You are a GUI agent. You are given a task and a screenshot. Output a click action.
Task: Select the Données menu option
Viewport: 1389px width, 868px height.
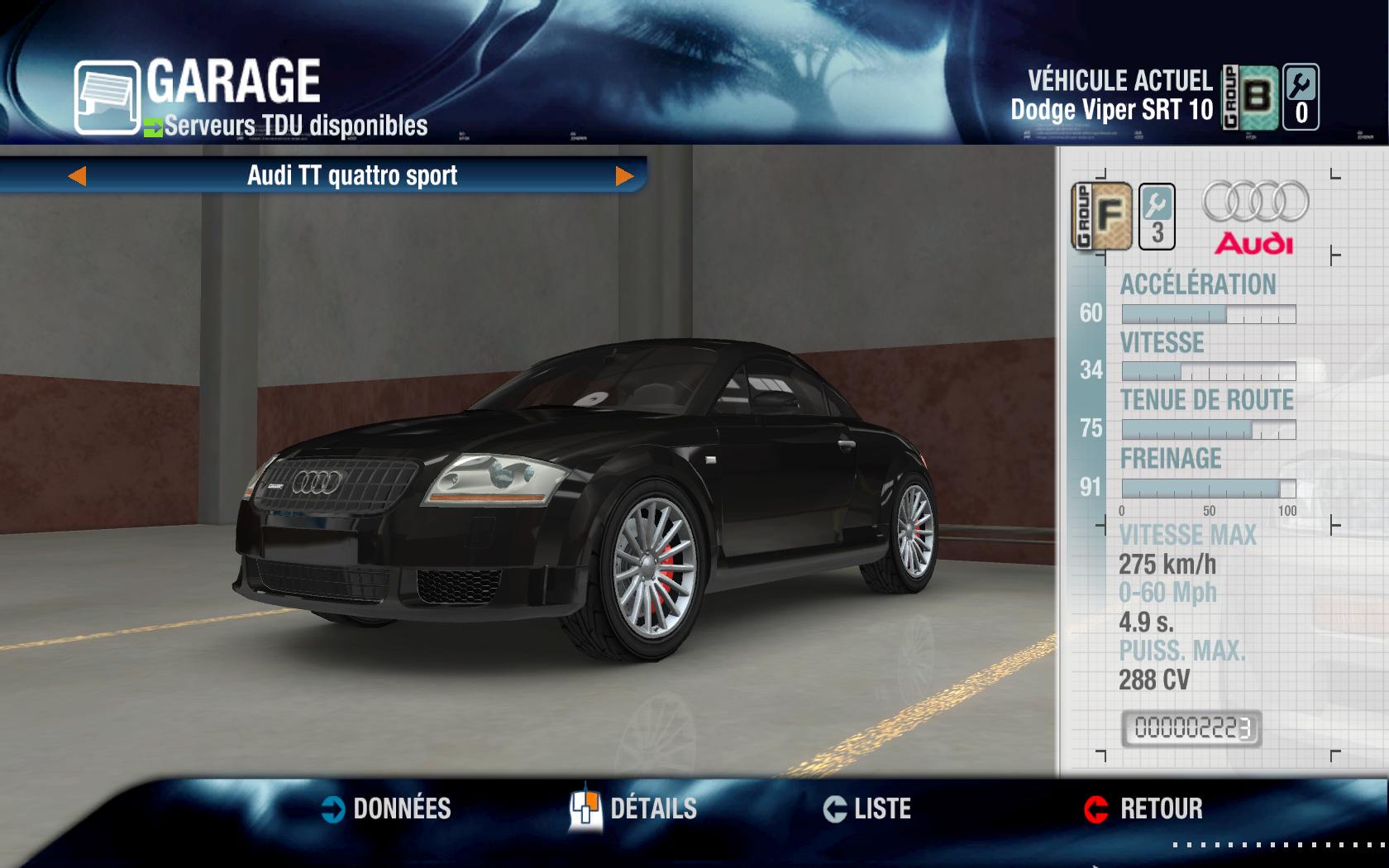click(x=403, y=810)
